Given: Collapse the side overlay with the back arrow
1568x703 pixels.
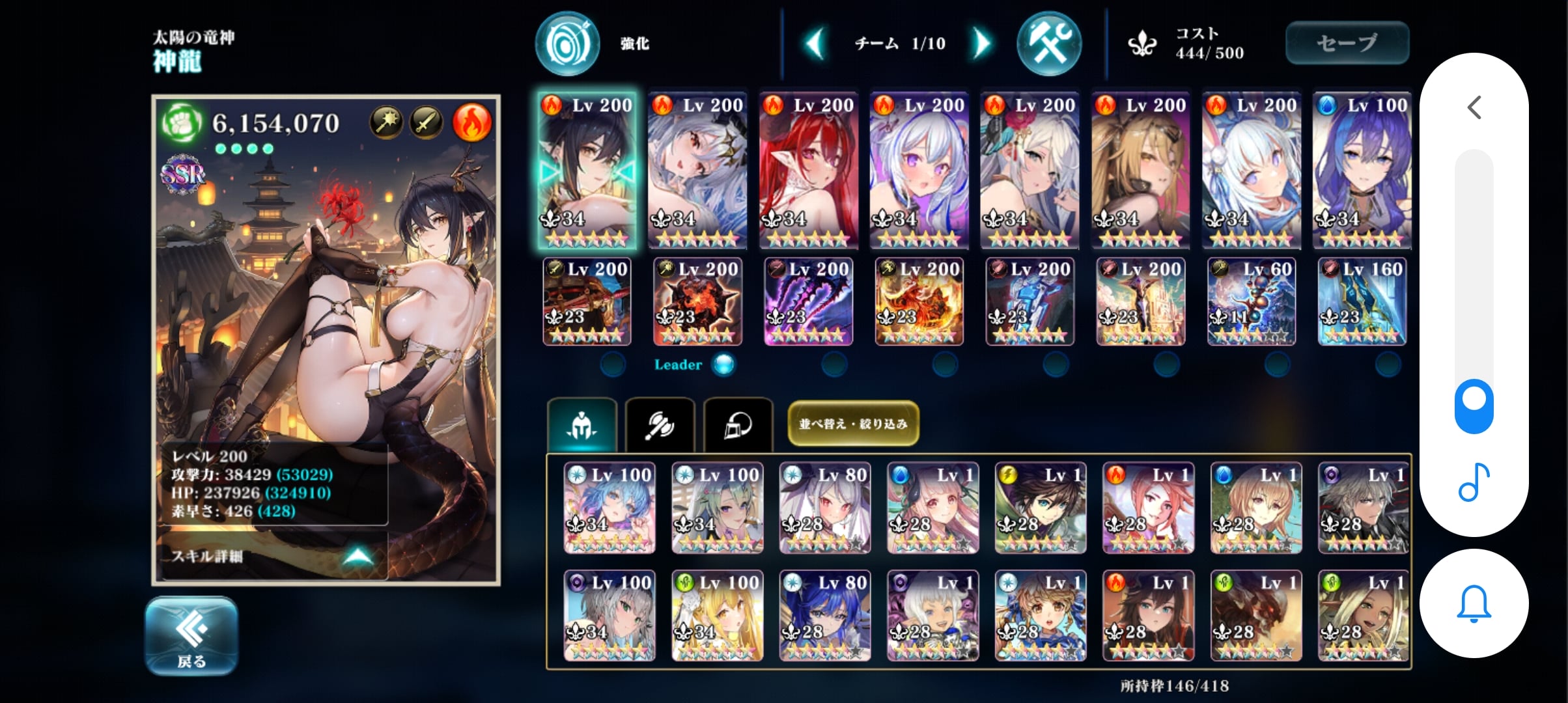Looking at the screenshot, I should [1474, 107].
